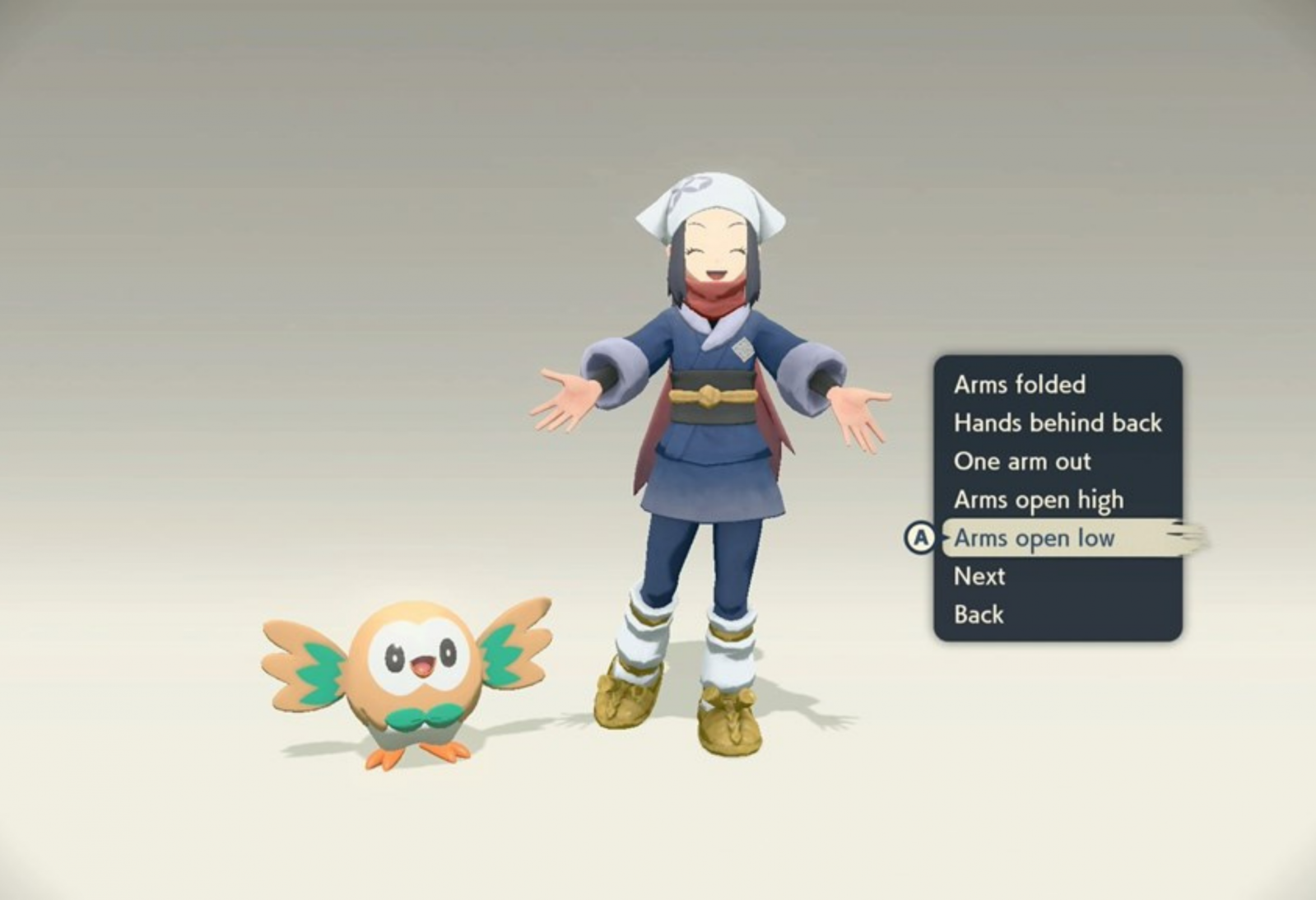The height and width of the screenshot is (900, 1316).
Task: Pick the One arm out pose
Action: (1022, 461)
